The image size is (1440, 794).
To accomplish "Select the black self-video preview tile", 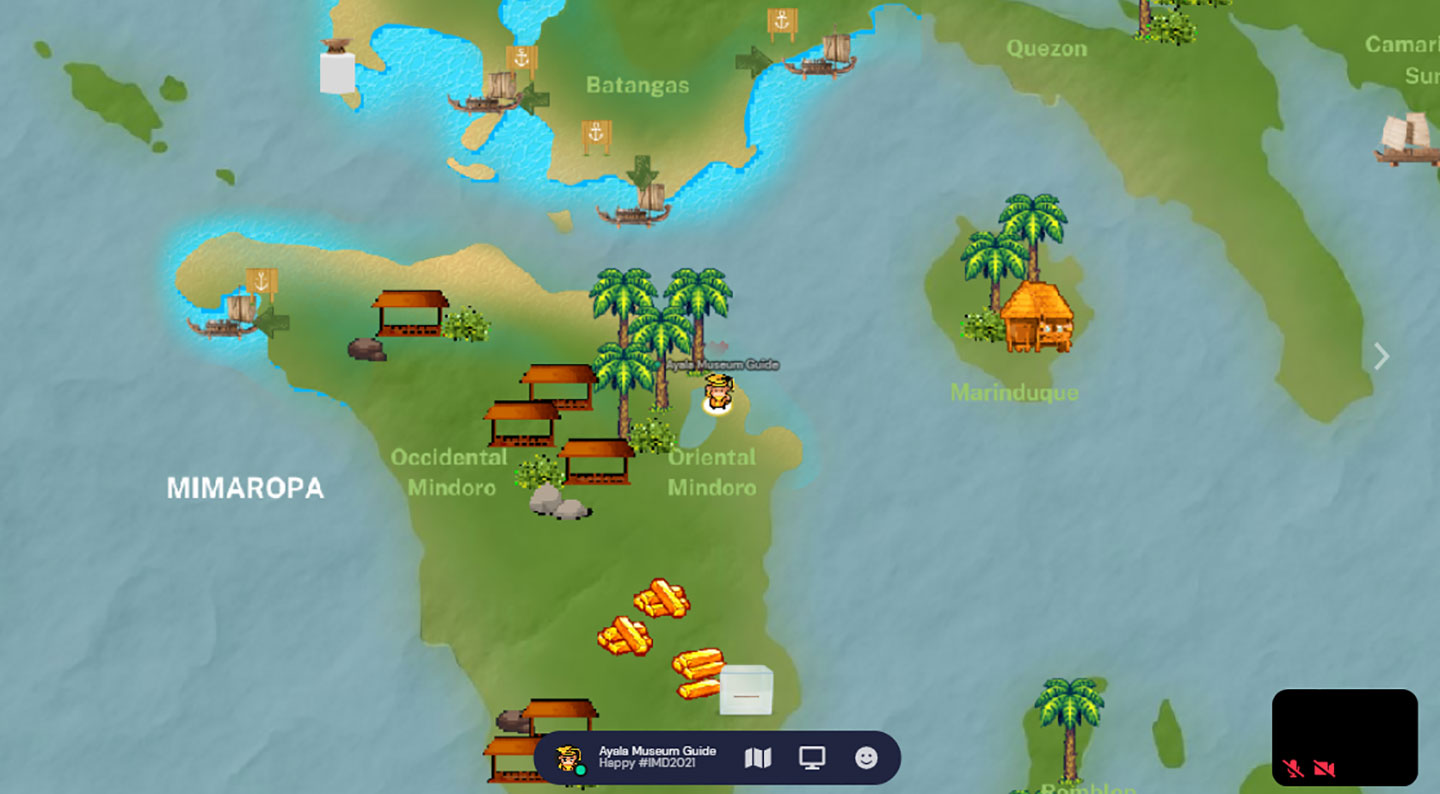I will [1344, 728].
